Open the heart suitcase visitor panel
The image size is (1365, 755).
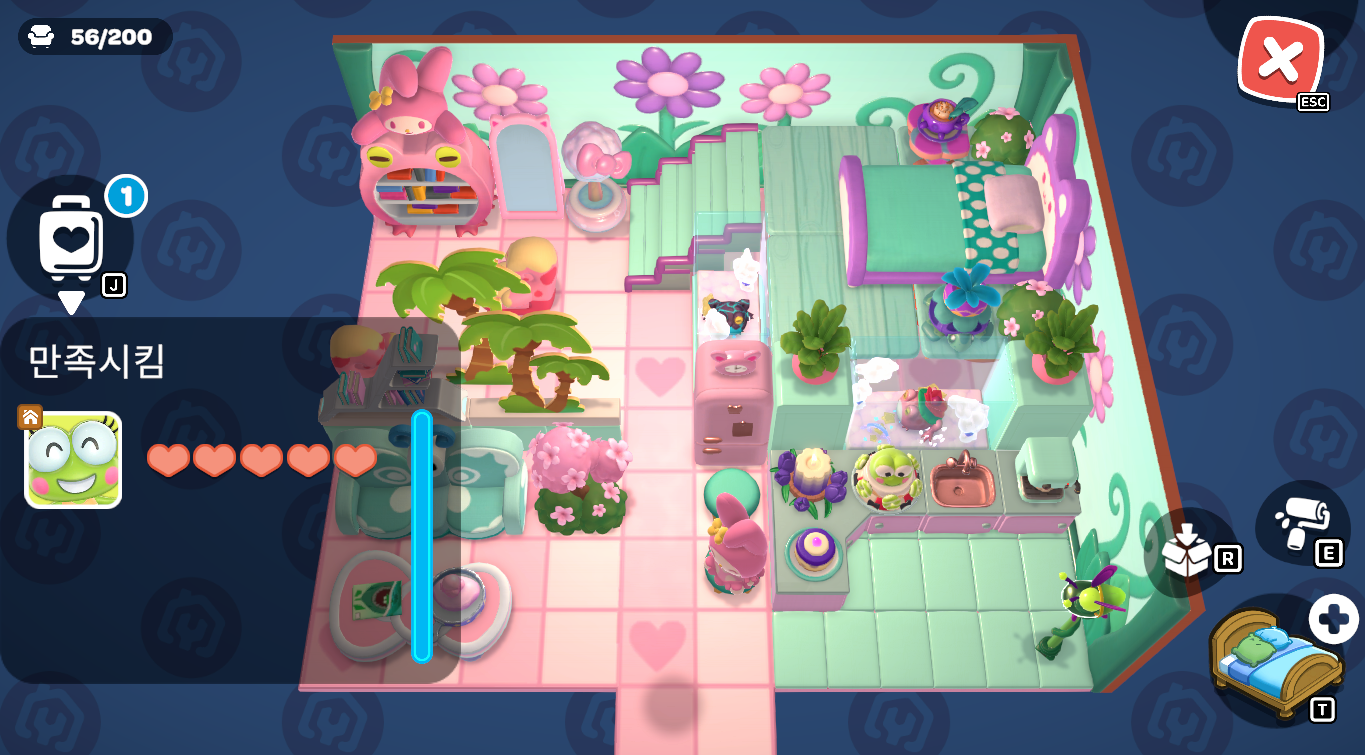(71, 237)
